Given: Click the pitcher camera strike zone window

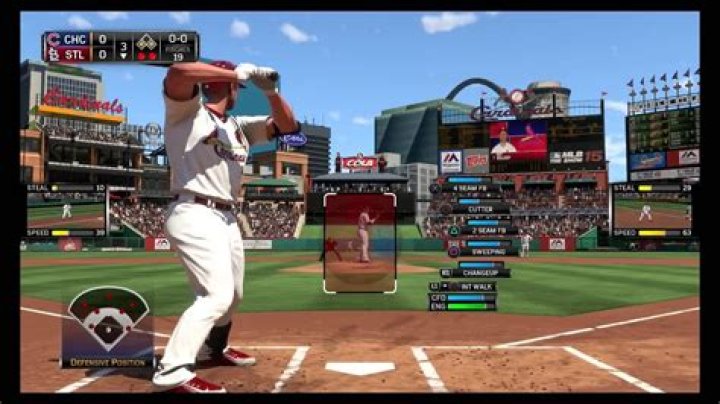Looking at the screenshot, I should (x=359, y=242).
